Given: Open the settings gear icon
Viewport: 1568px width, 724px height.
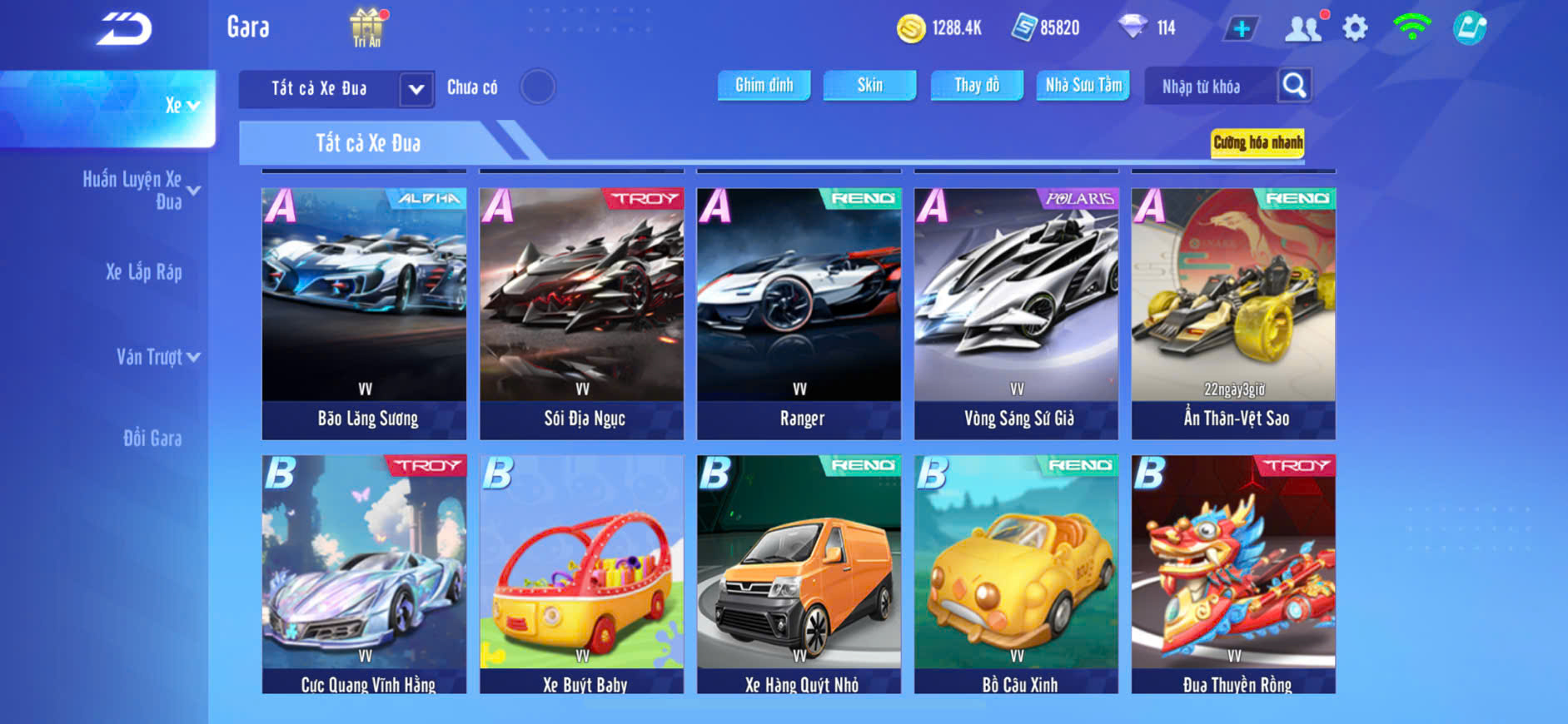Looking at the screenshot, I should tap(1355, 28).
